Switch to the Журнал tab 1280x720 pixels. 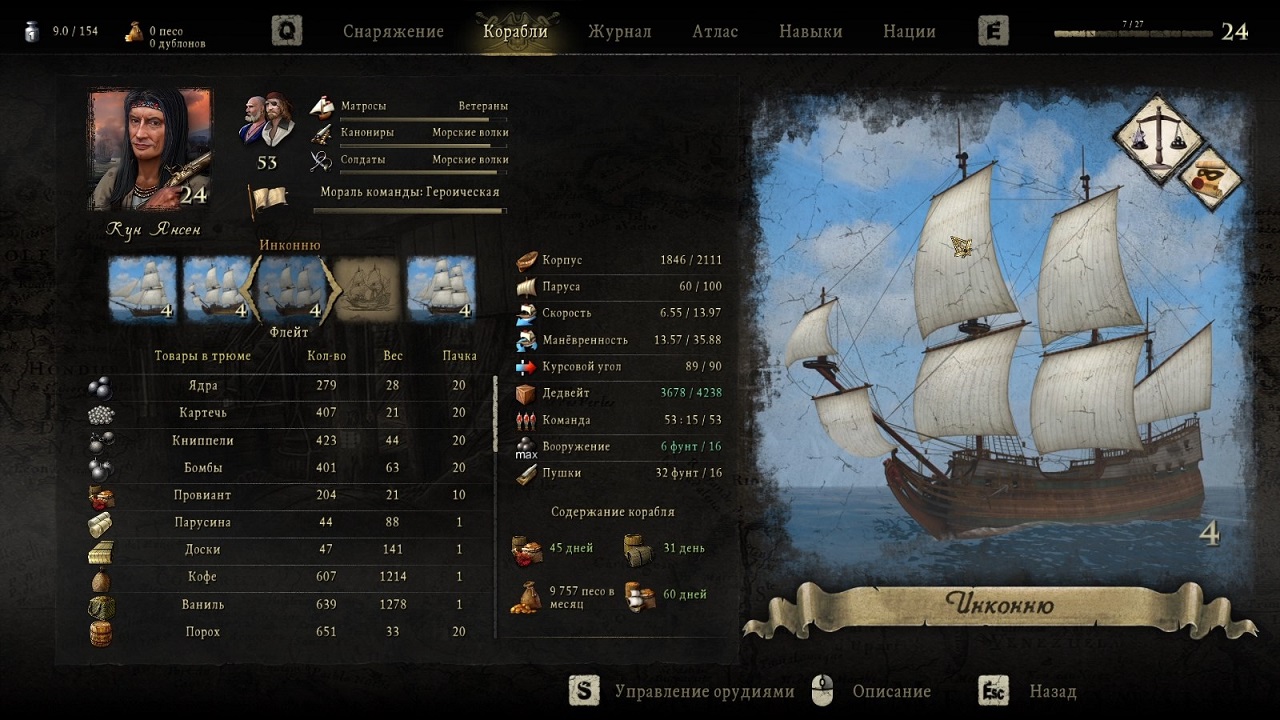619,31
